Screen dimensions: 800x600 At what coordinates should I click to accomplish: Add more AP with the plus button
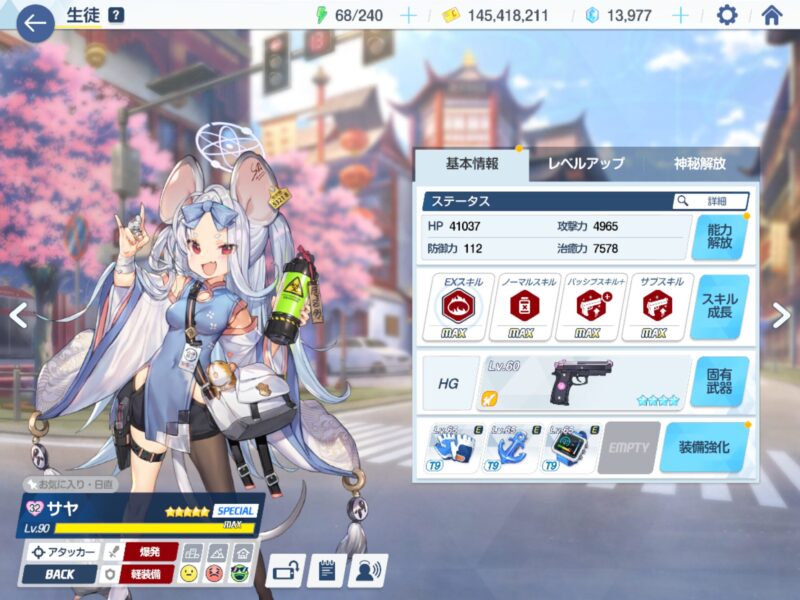(408, 15)
